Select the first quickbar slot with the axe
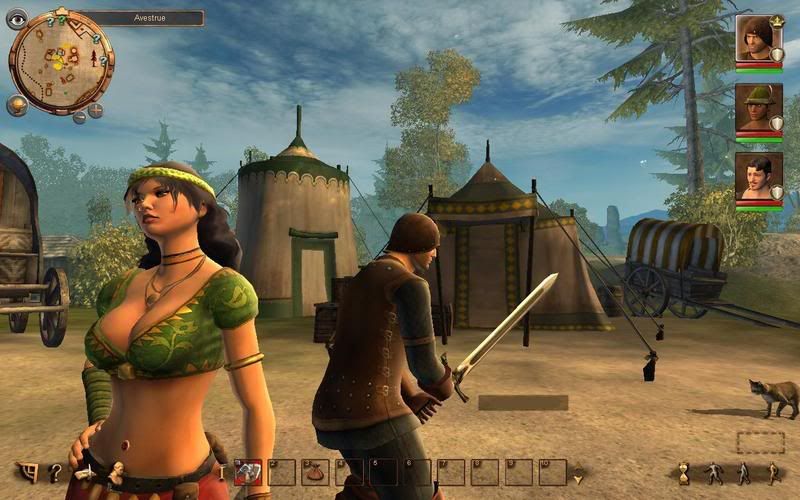800x500 pixels. coord(249,472)
